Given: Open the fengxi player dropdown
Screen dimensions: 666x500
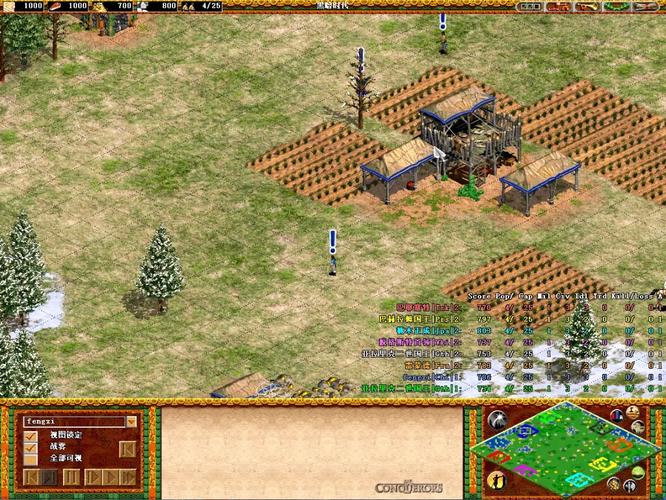Looking at the screenshot, I should point(131,421).
